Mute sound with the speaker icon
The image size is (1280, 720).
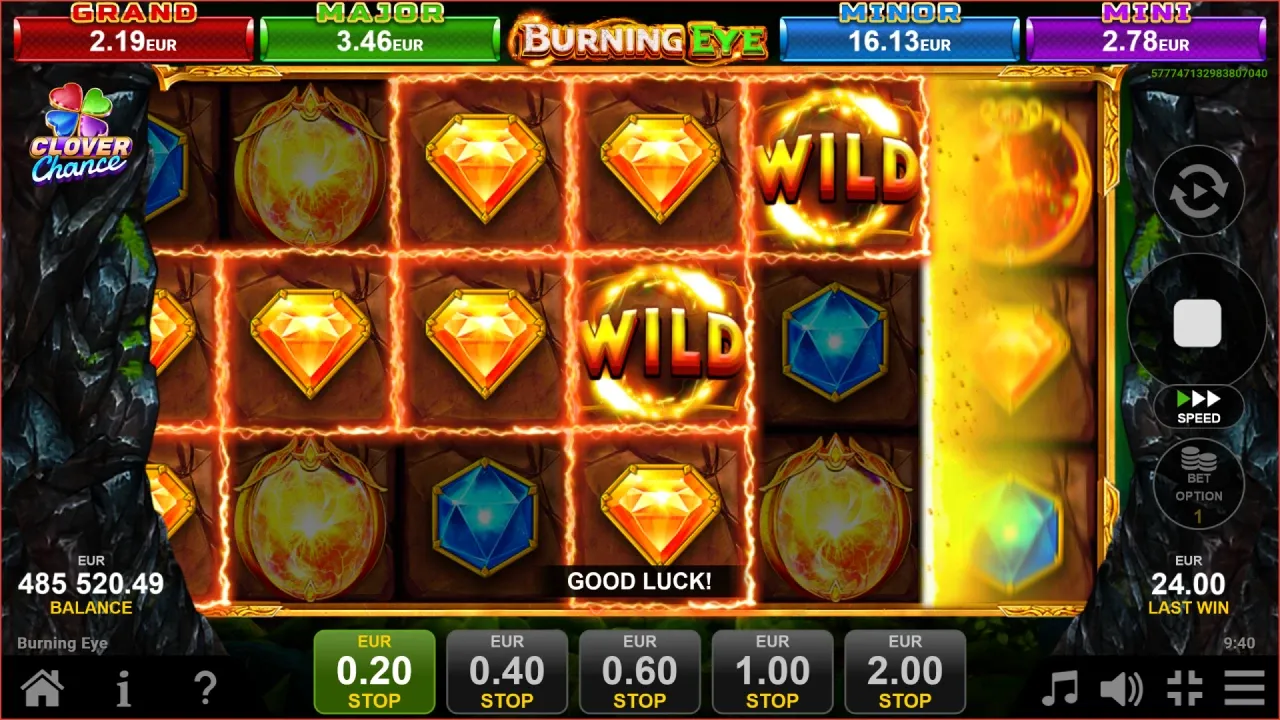(x=1122, y=688)
